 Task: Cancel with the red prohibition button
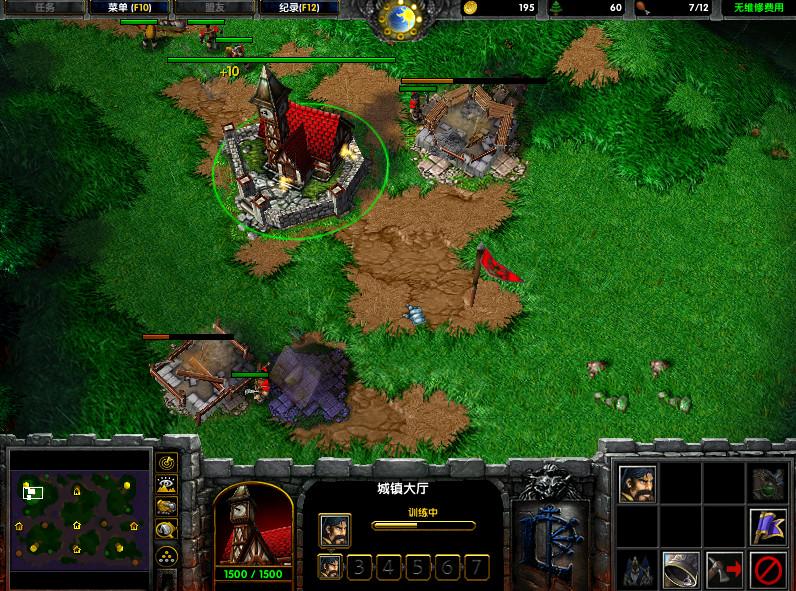point(767,568)
